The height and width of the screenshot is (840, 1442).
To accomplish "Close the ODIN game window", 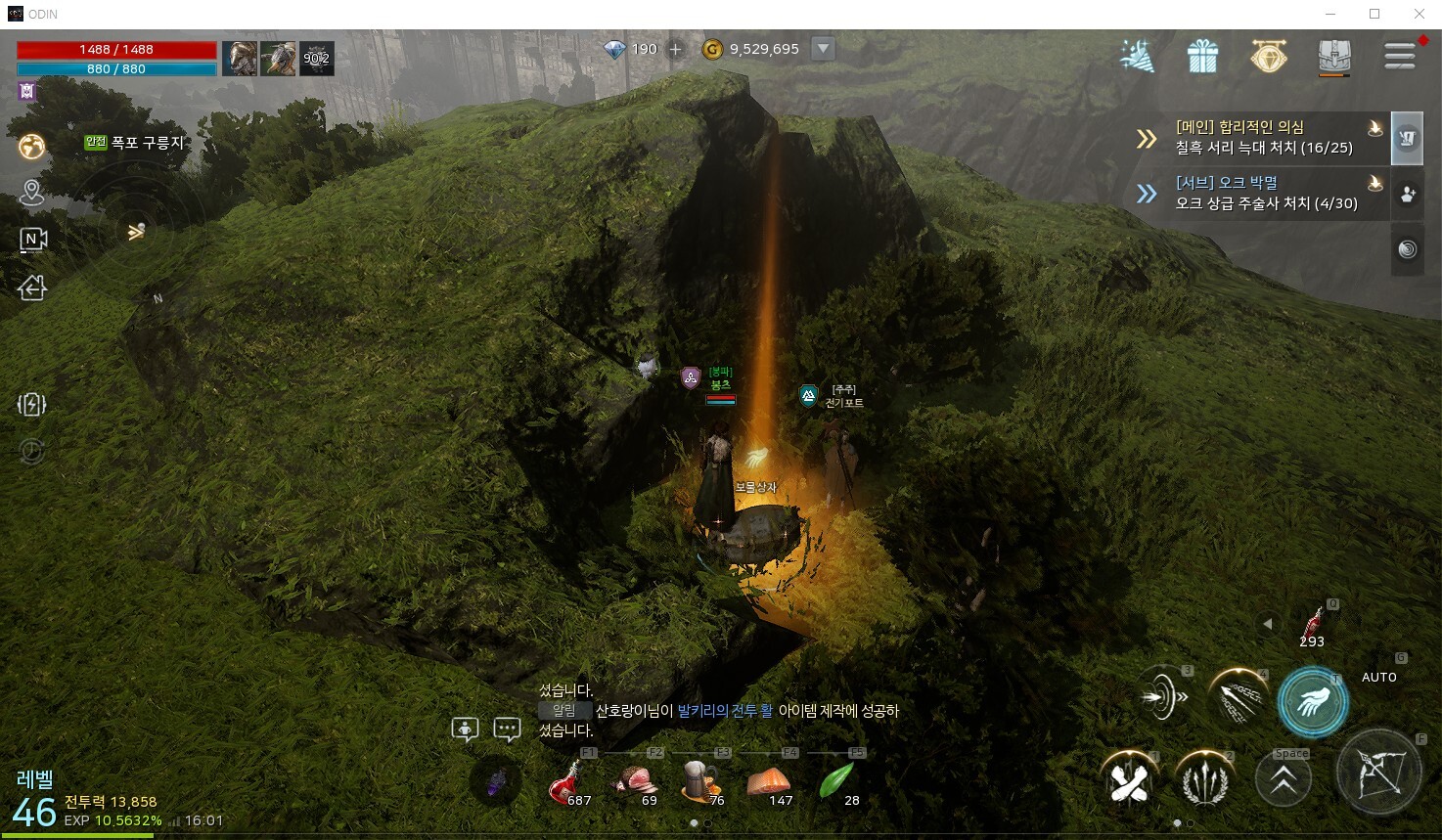I will point(1419,14).
